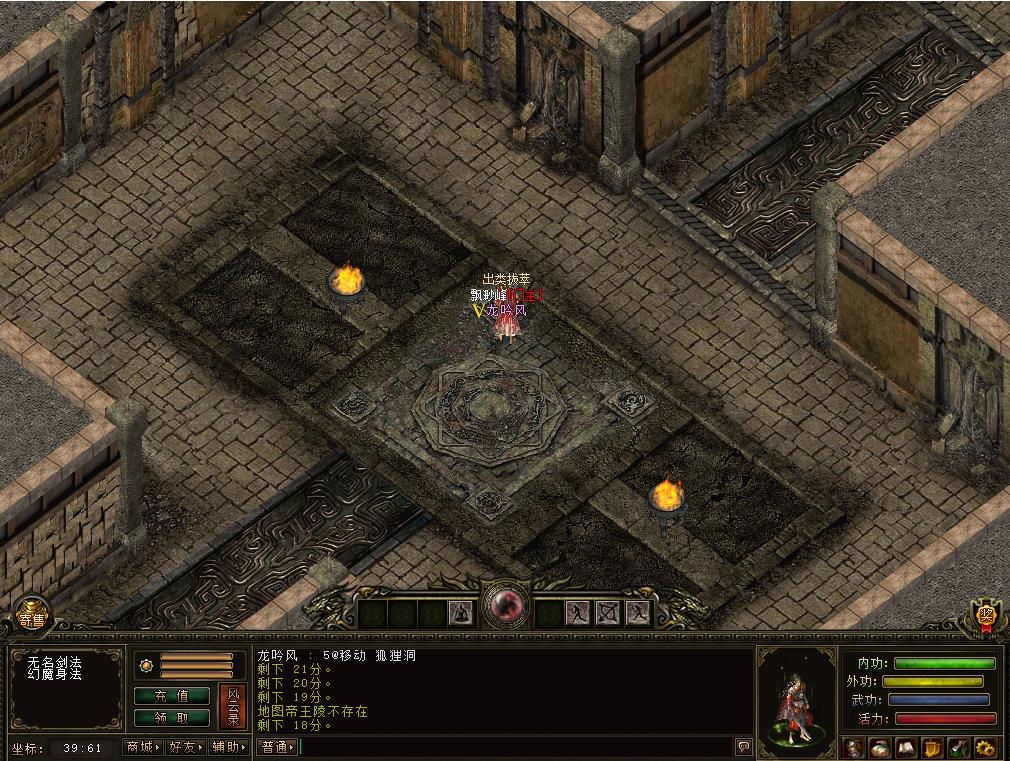Open the helmet character equipment icon
1010x761 pixels.
point(855,747)
